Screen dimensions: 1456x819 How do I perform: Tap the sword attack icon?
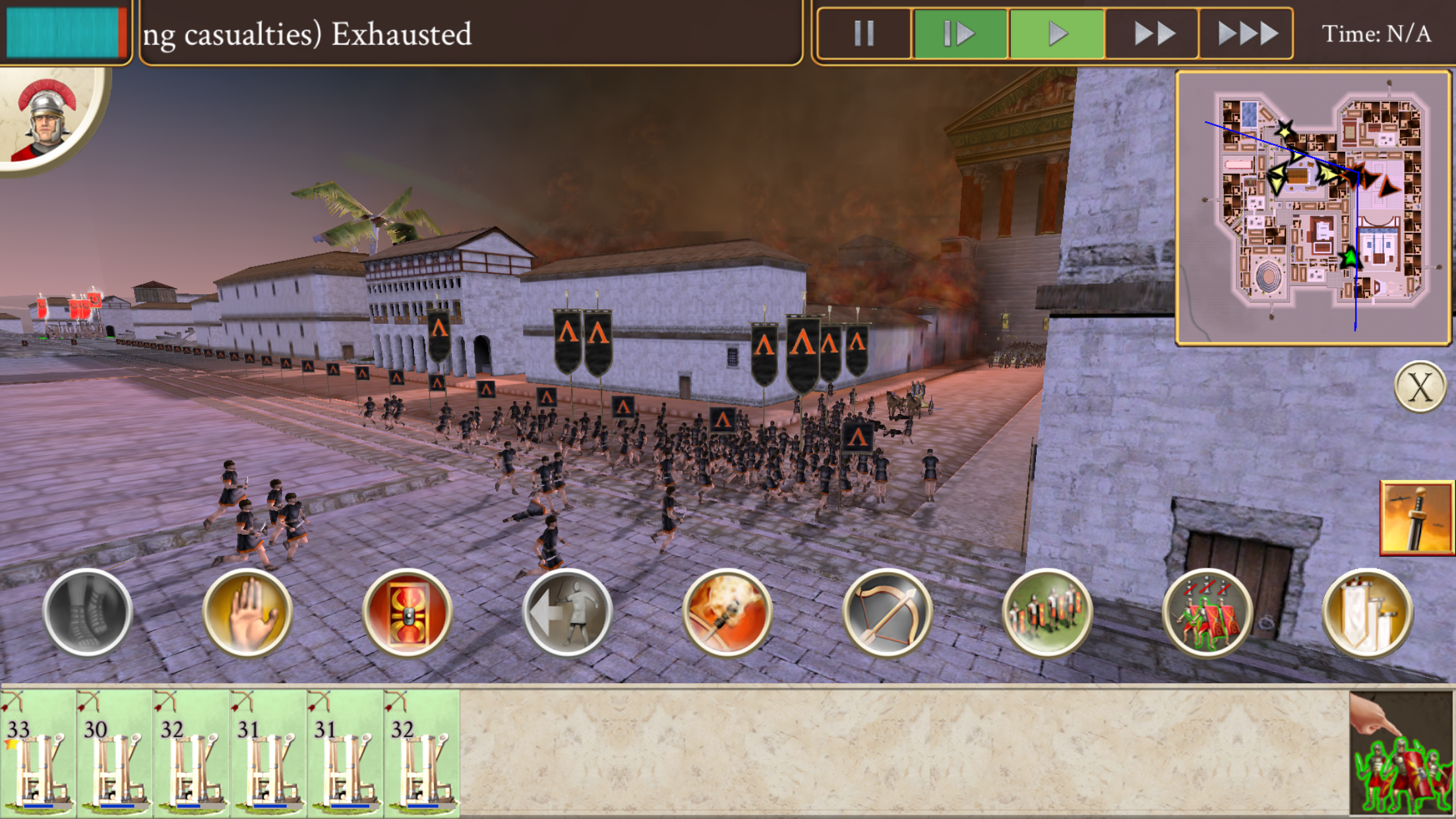point(1416,518)
